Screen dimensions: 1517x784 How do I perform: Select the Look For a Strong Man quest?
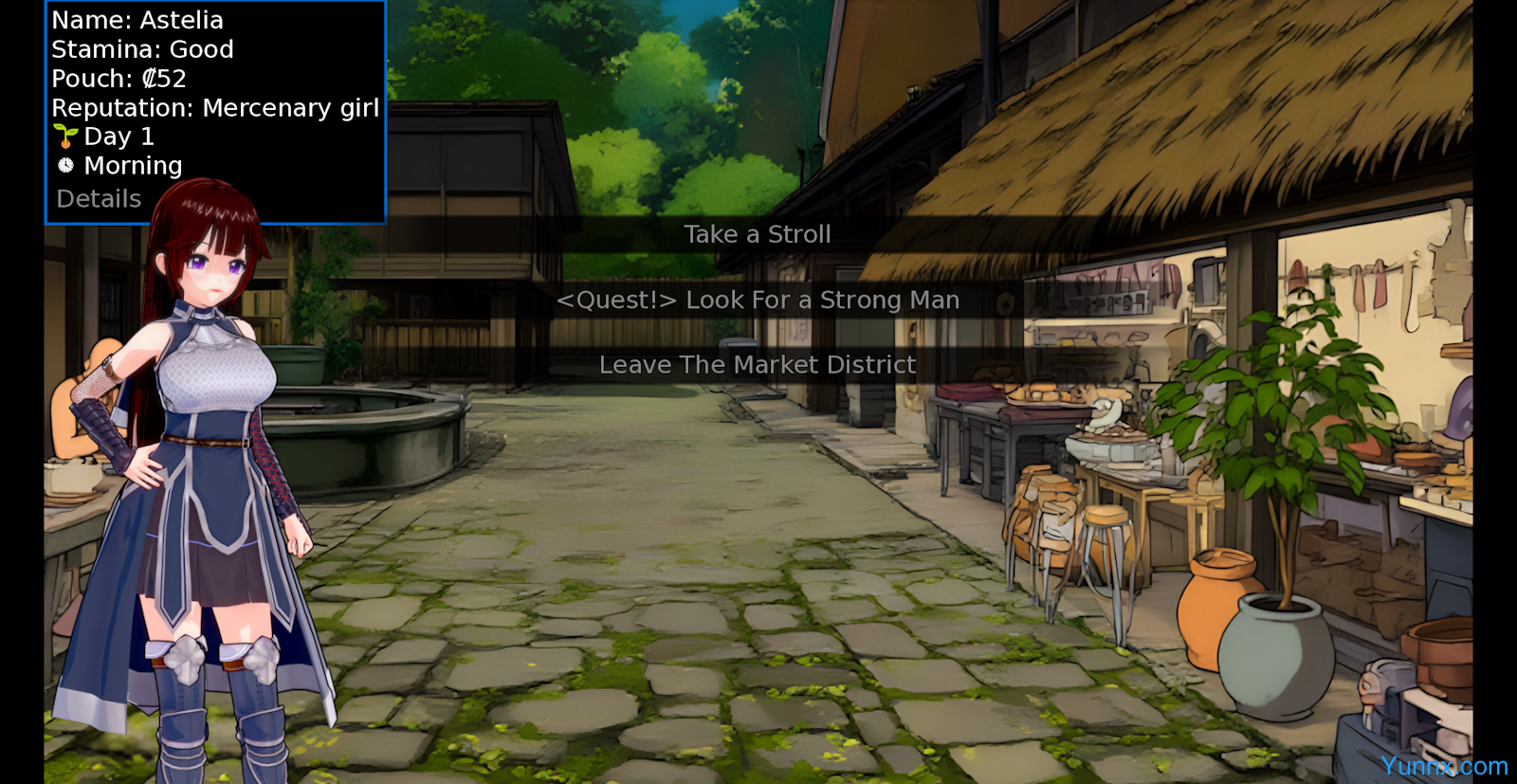(758, 301)
